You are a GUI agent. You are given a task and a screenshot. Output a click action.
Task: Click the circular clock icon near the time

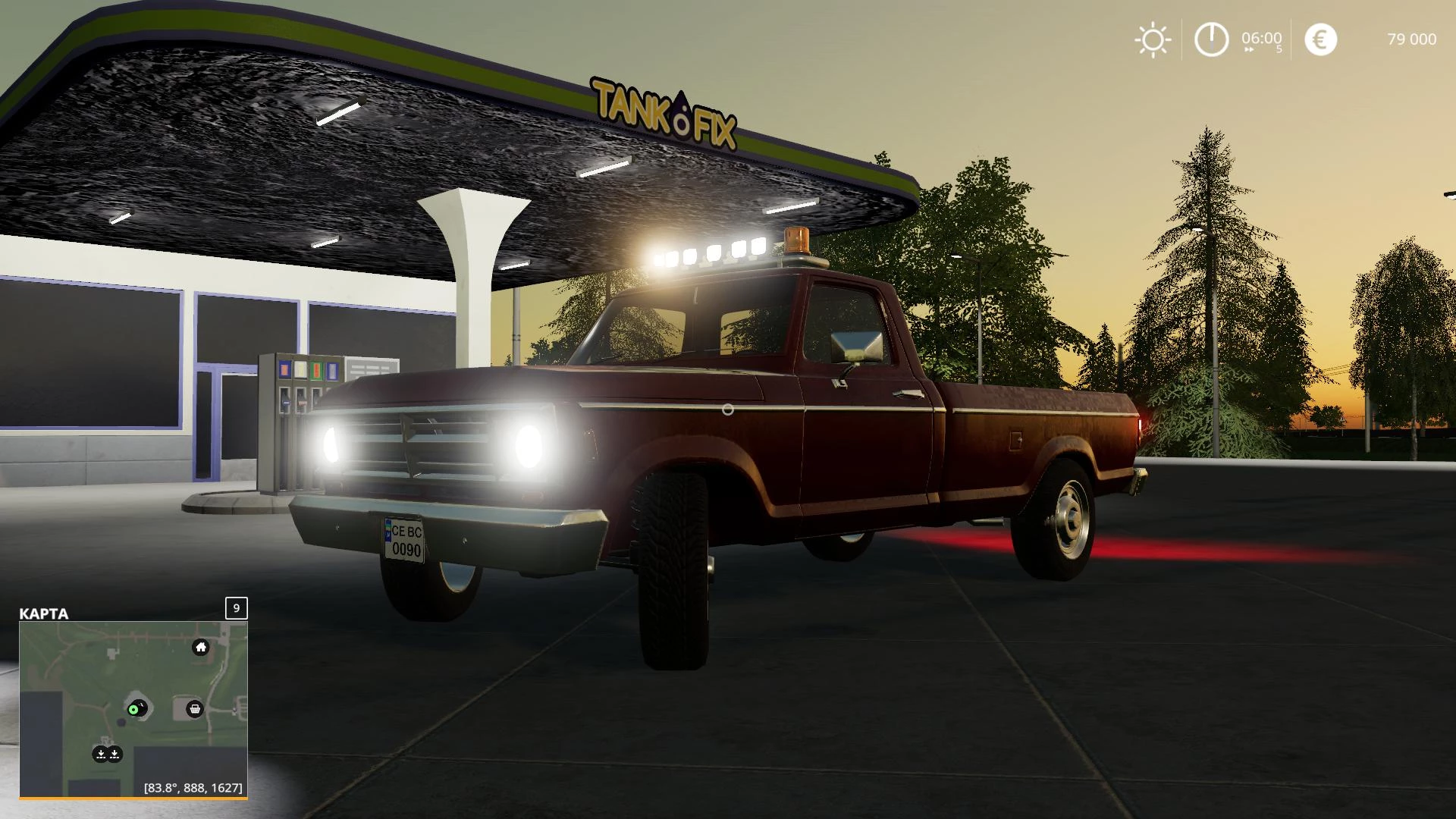click(x=1211, y=39)
